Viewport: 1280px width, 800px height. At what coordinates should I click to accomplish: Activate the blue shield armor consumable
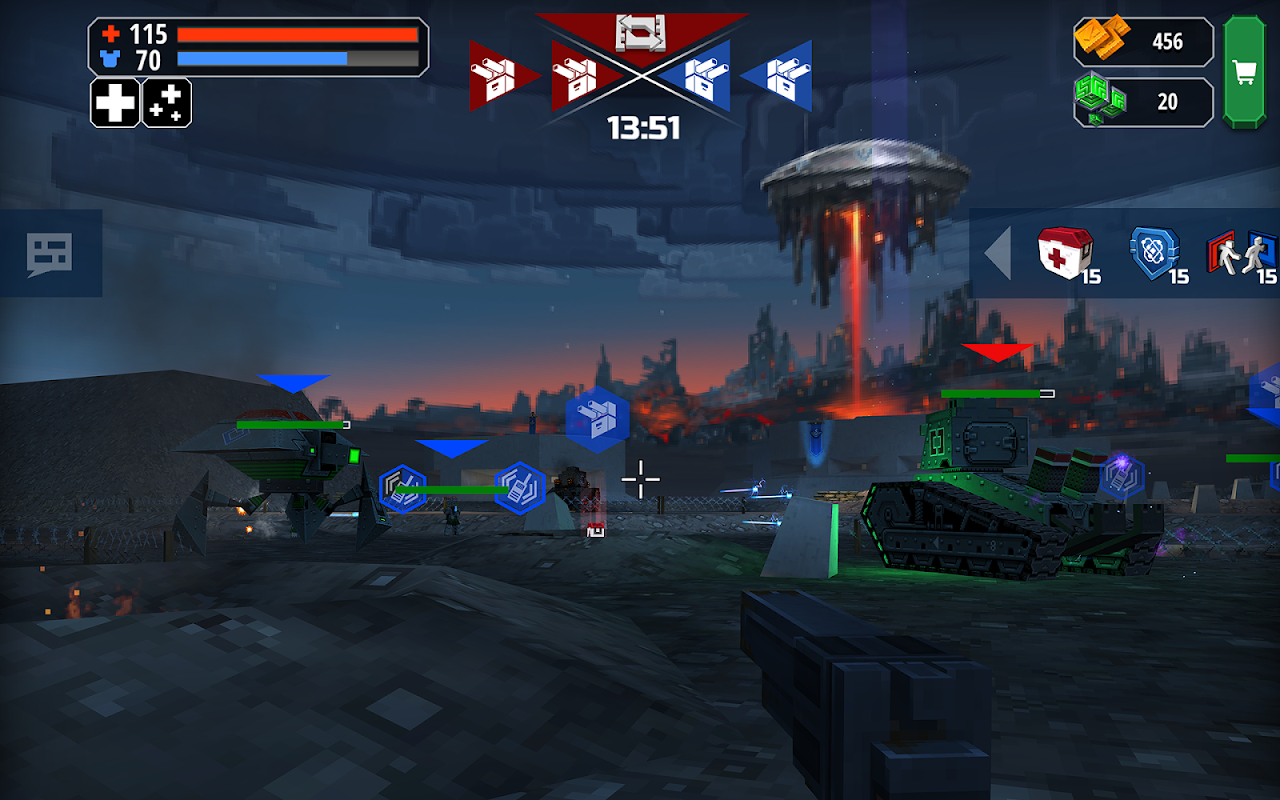[x=1155, y=253]
